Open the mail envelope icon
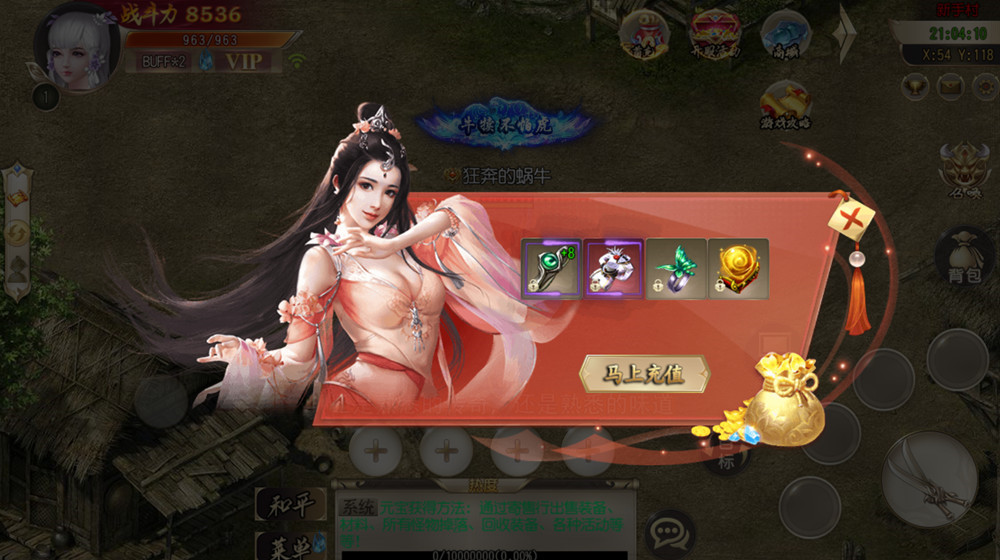The width and height of the screenshot is (1000, 560). [949, 86]
